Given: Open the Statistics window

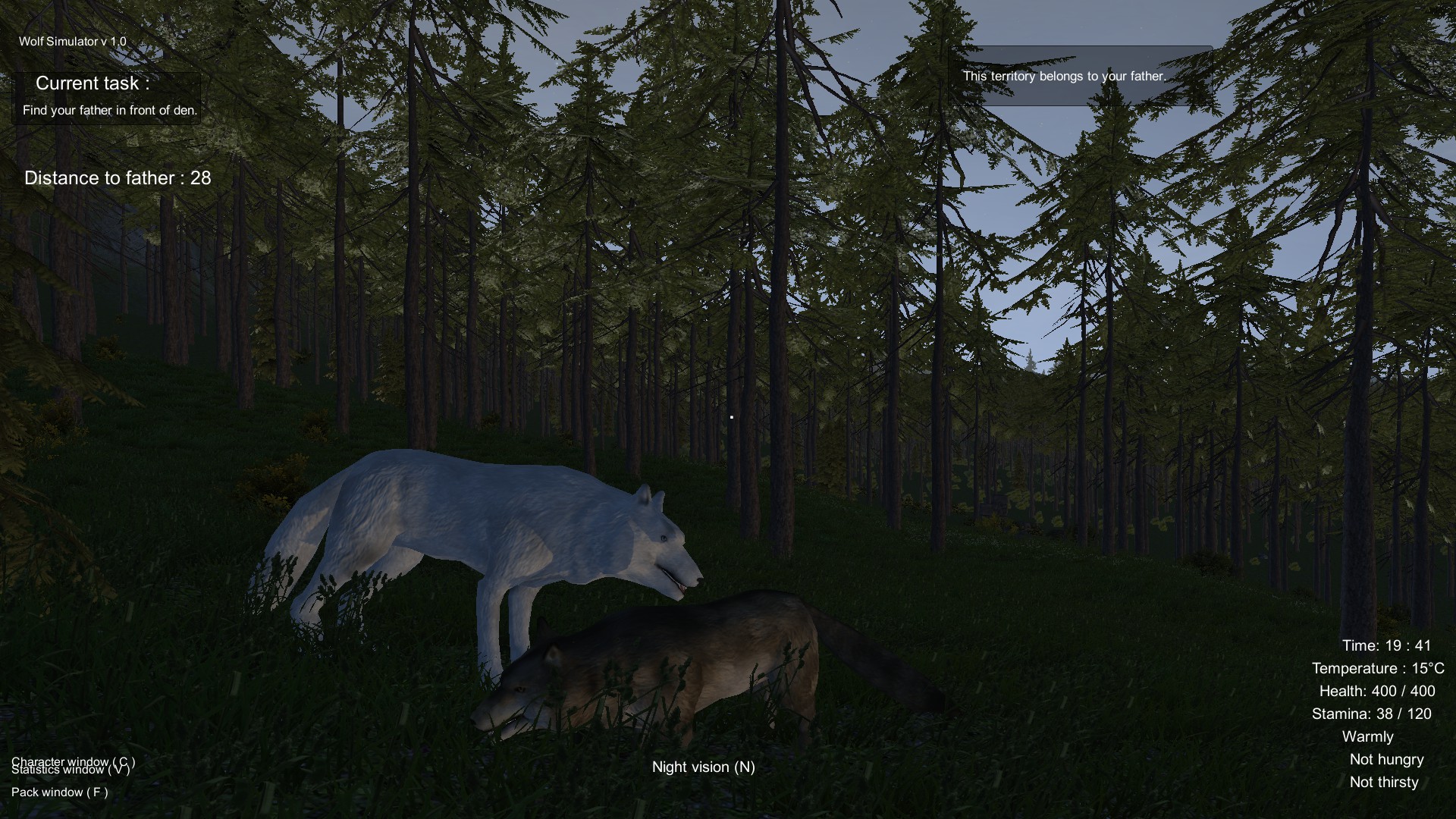Looking at the screenshot, I should [x=74, y=770].
